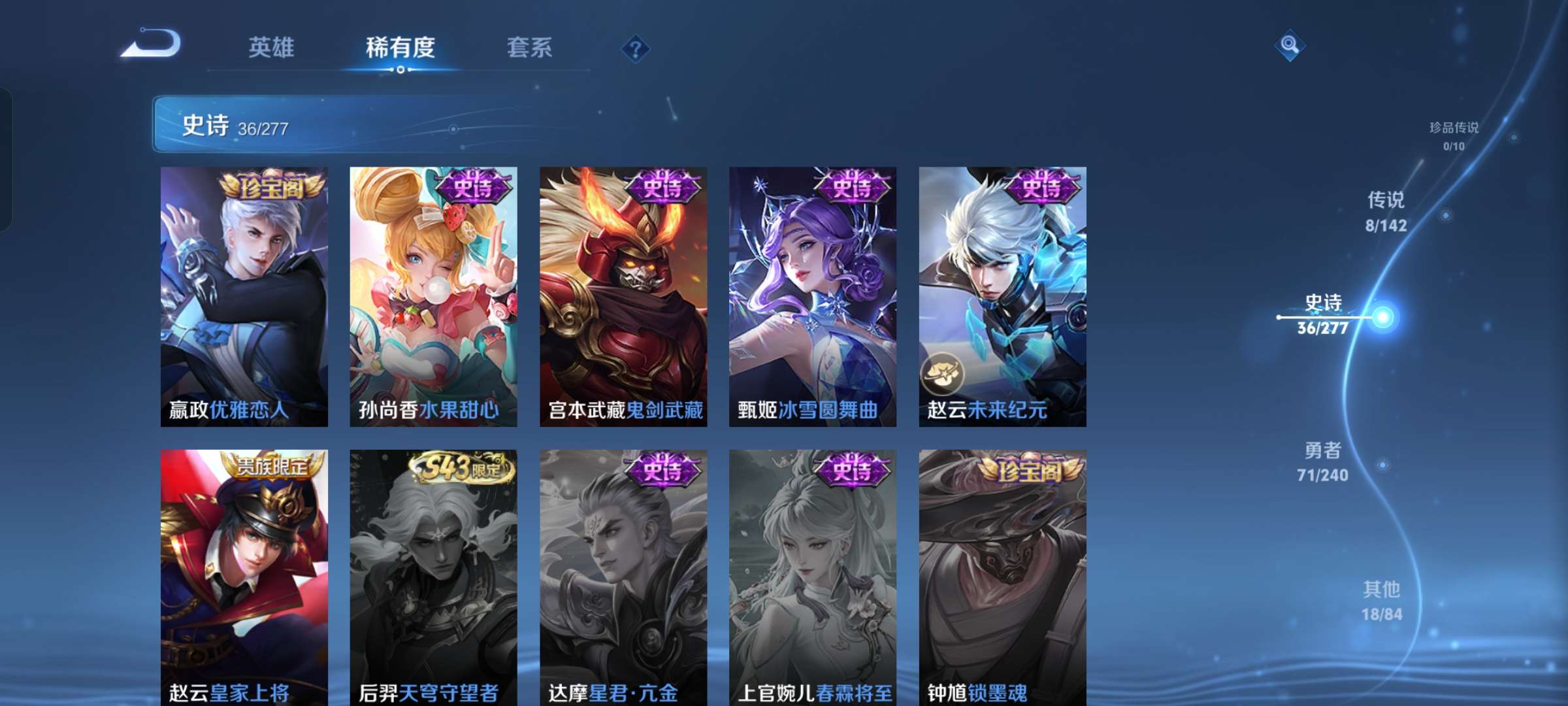The image size is (1568, 706).
Task: Switch to the 英雄 tab
Action: 272,47
